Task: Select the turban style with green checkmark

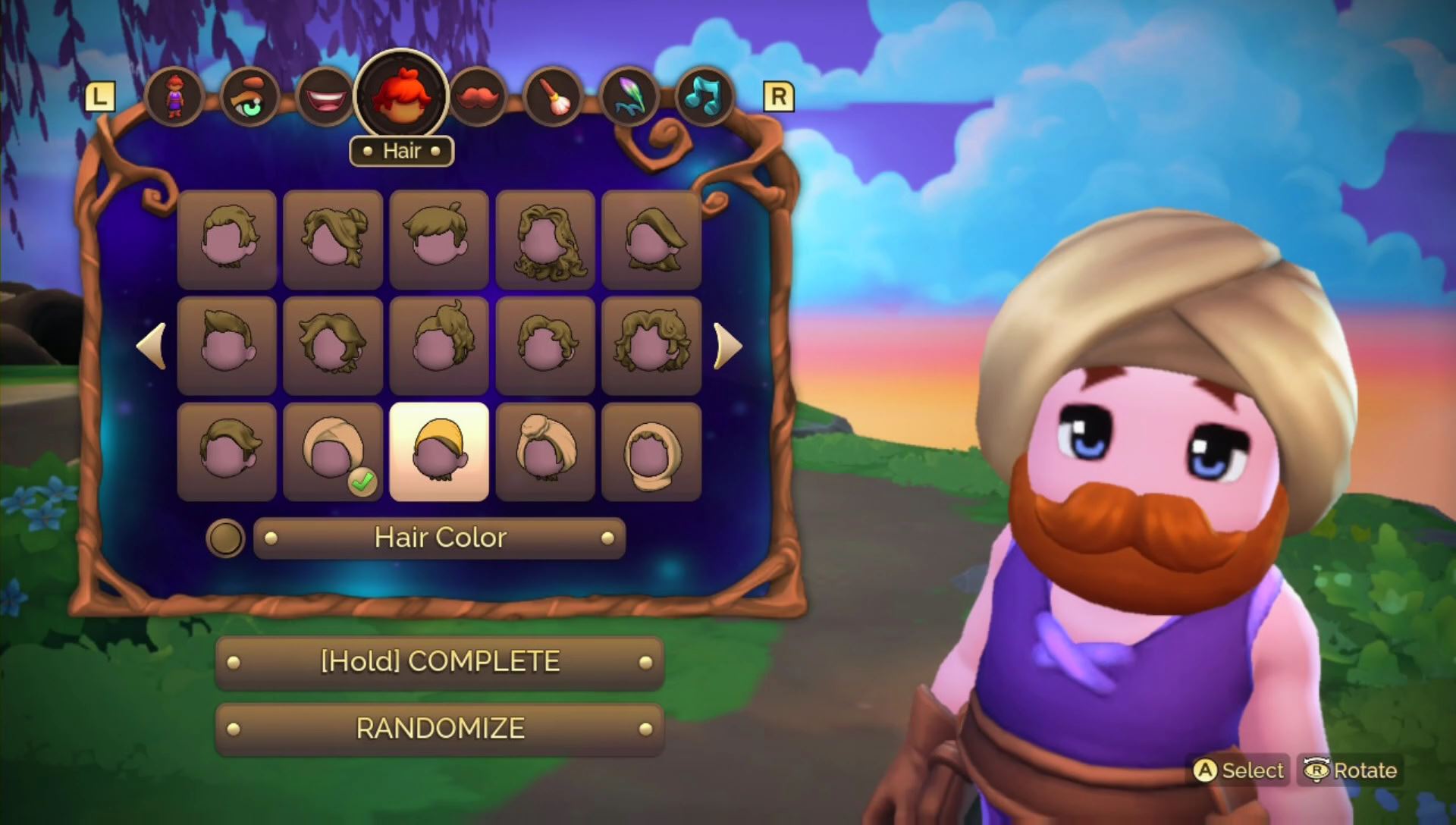Action: tap(332, 450)
